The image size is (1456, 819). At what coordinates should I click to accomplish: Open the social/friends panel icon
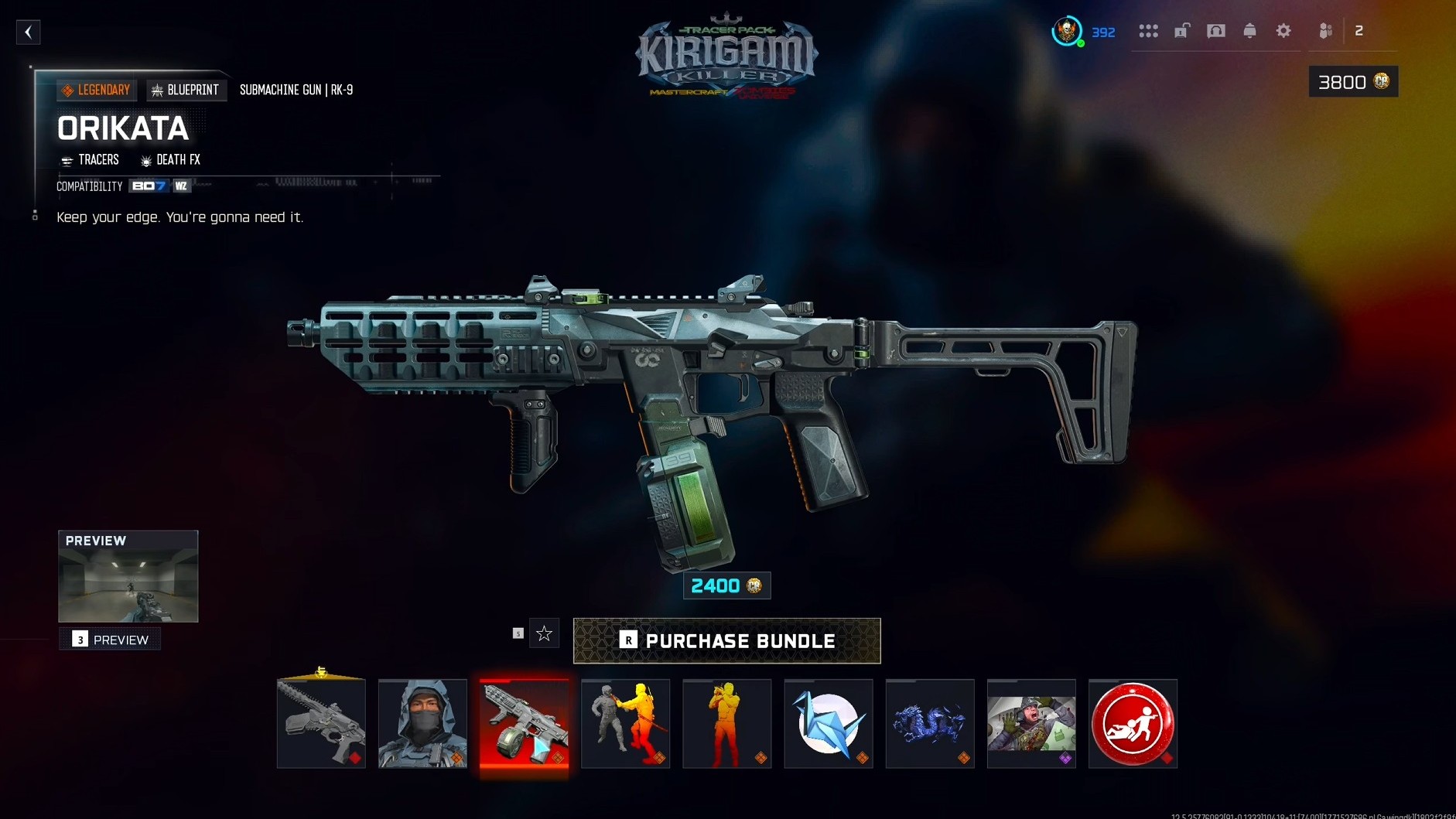point(1326,31)
